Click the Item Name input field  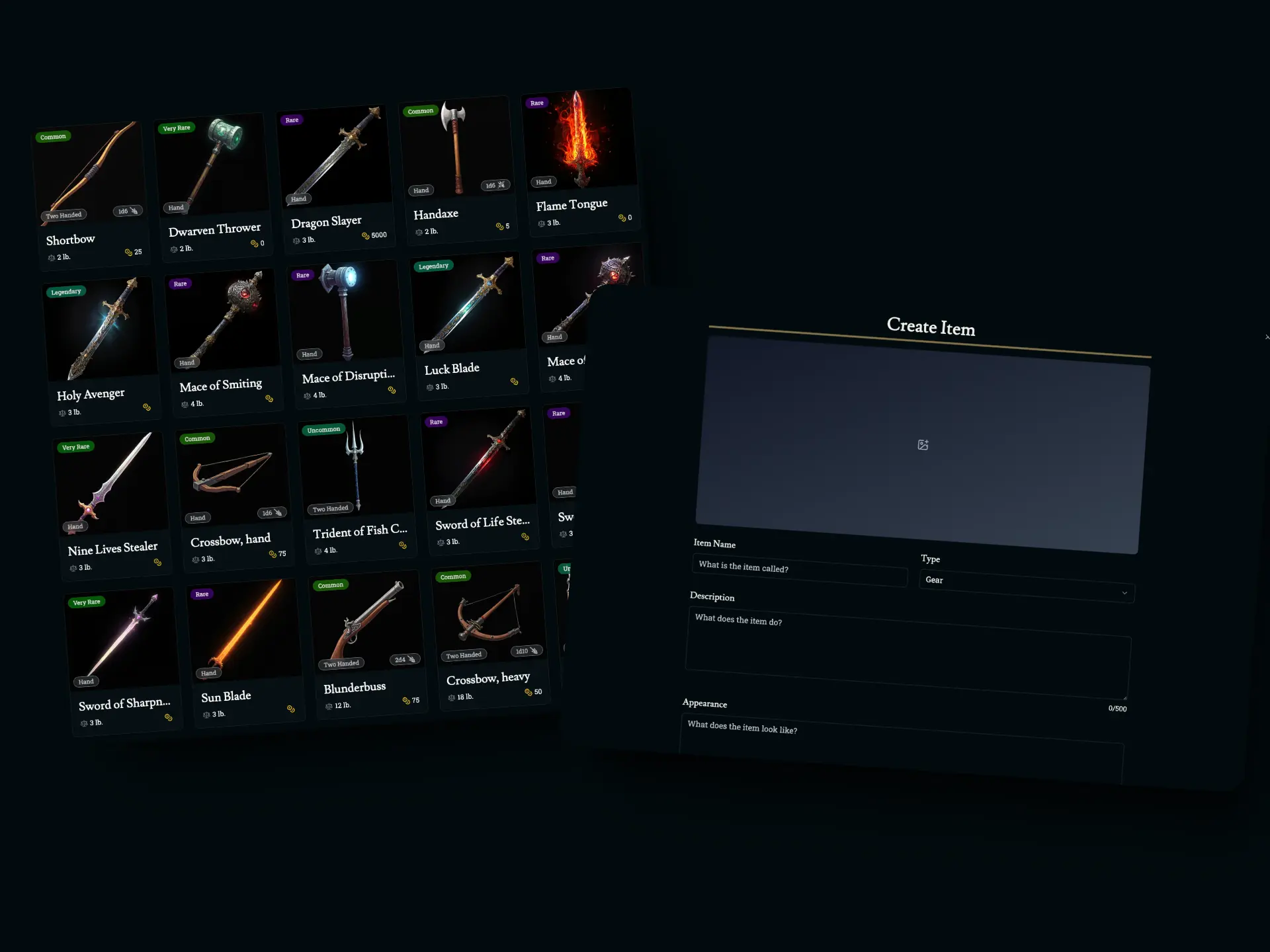(799, 571)
